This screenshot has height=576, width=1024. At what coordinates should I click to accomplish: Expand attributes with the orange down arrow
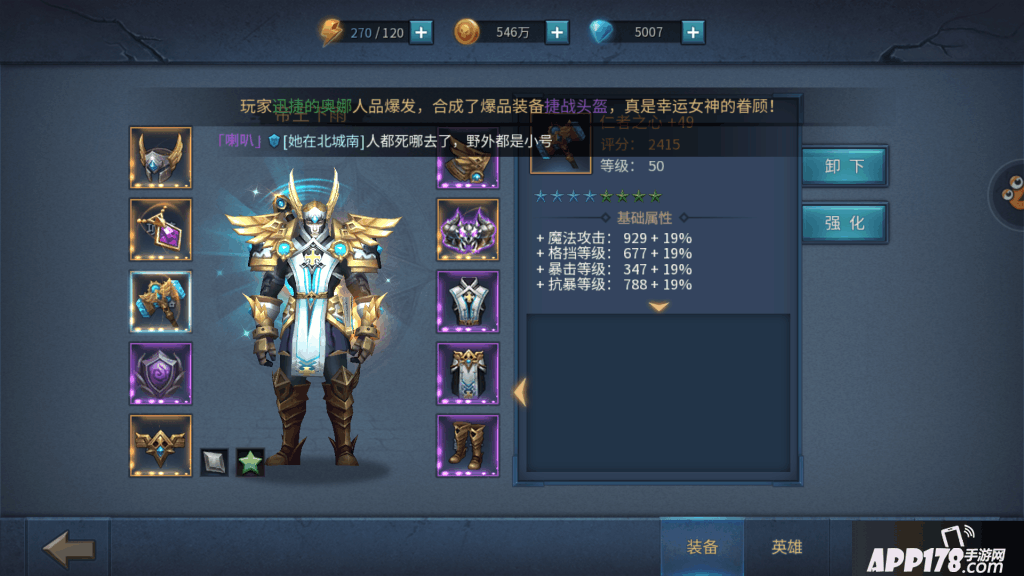click(658, 306)
